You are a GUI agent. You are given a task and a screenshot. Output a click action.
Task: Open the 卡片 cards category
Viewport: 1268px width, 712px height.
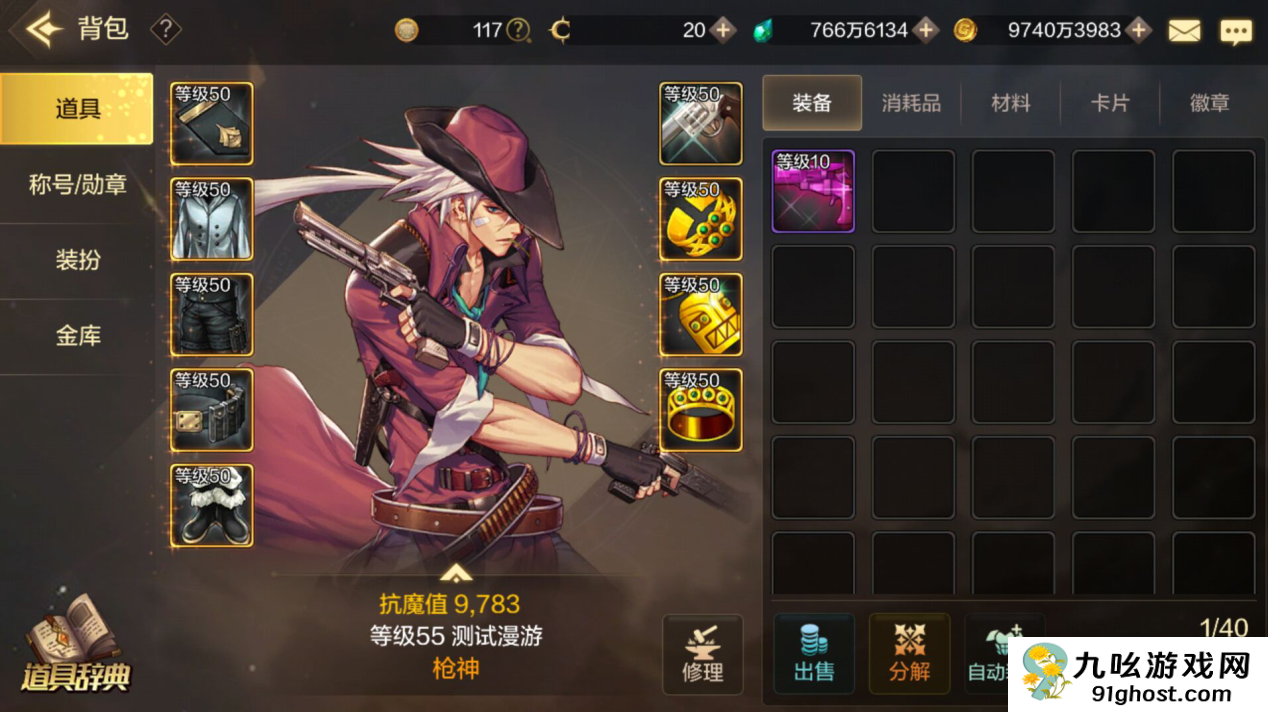[x=1109, y=103]
